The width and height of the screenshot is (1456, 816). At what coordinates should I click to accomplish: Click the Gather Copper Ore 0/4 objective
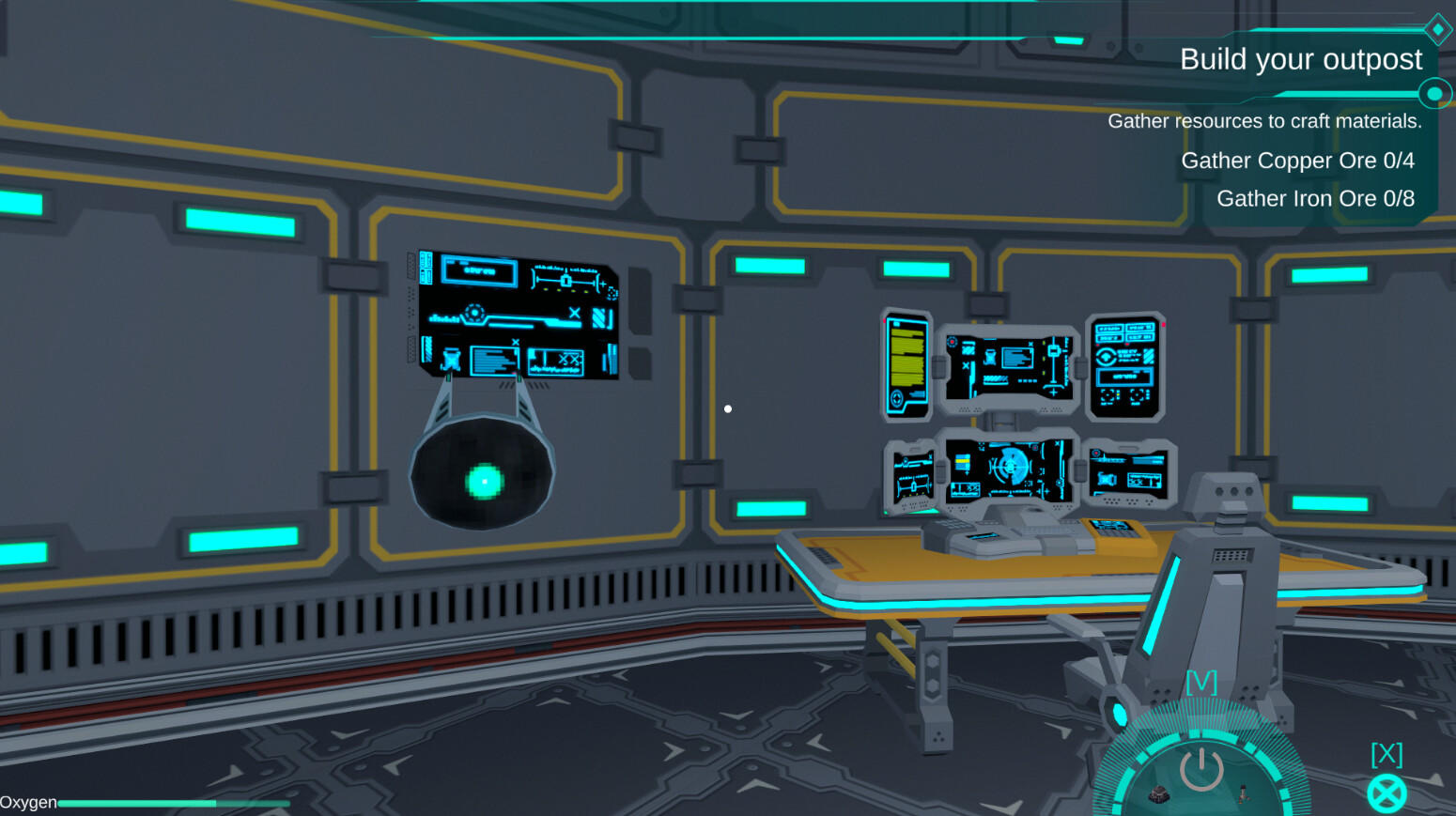[1296, 161]
